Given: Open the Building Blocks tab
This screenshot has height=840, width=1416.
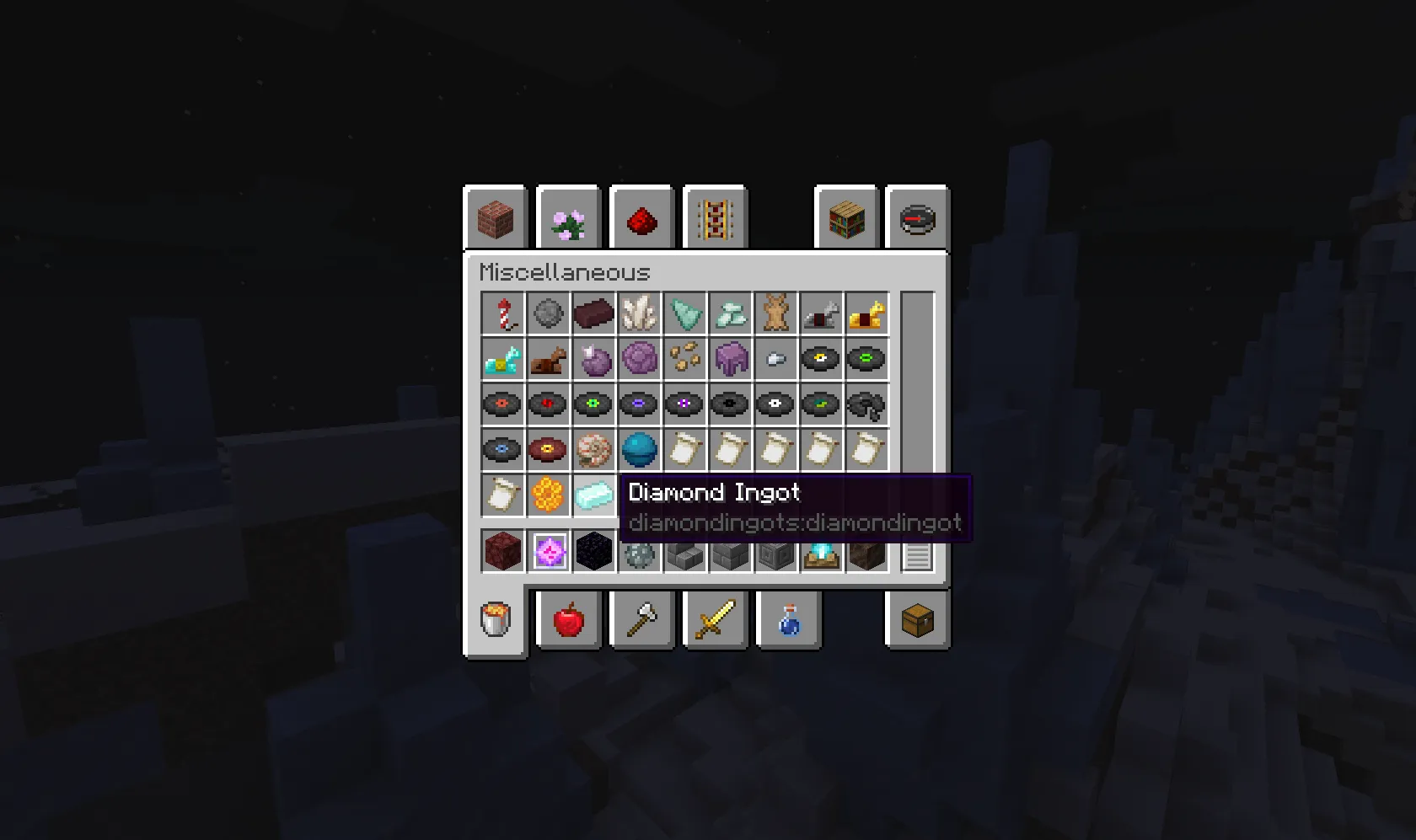Looking at the screenshot, I should point(495,217).
